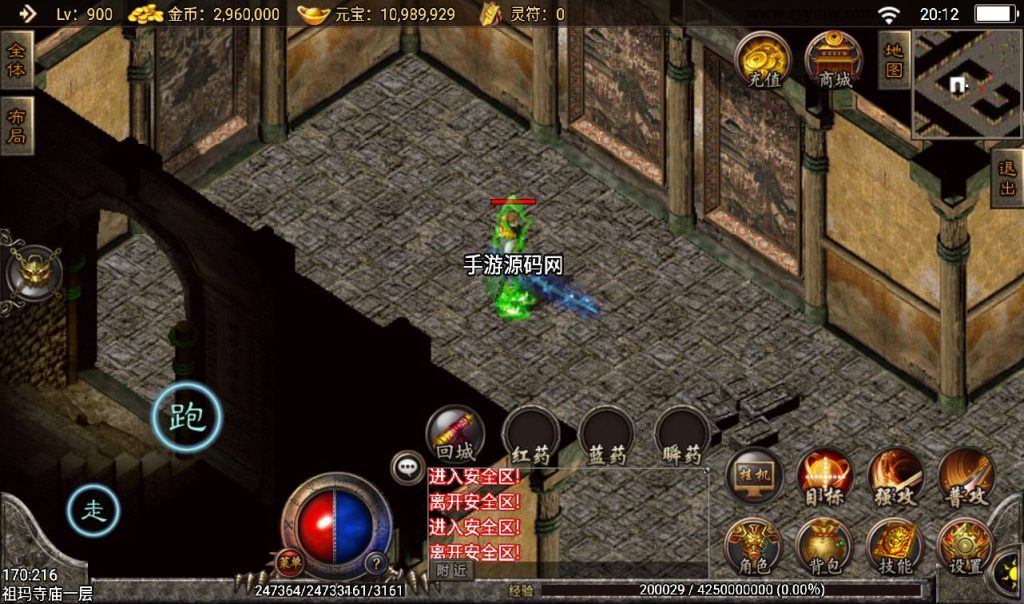Viewport: 1024px width, 604px height.
Task: Open the 技能 skills book
Action: (x=895, y=546)
